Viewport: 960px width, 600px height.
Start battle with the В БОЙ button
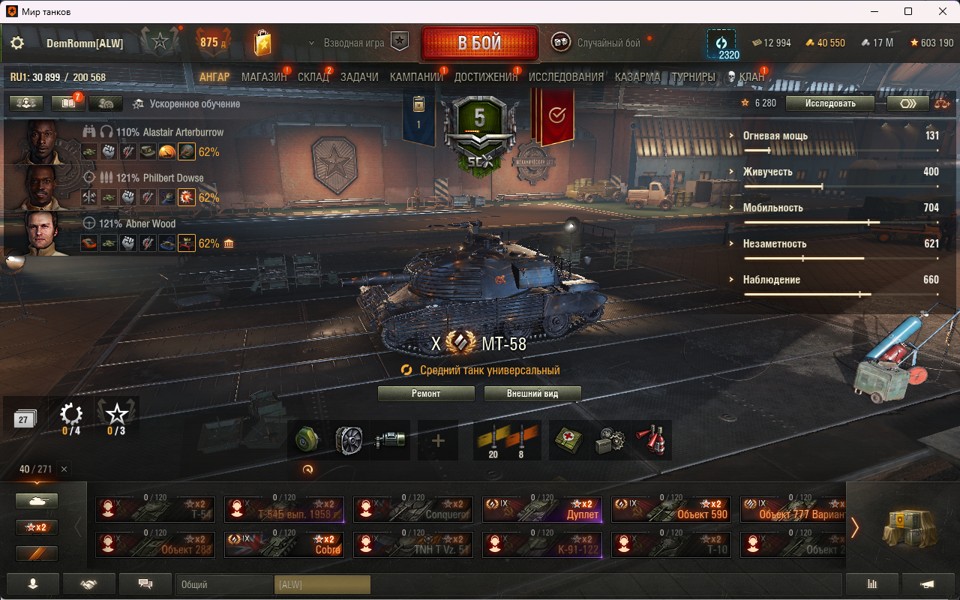pos(480,43)
